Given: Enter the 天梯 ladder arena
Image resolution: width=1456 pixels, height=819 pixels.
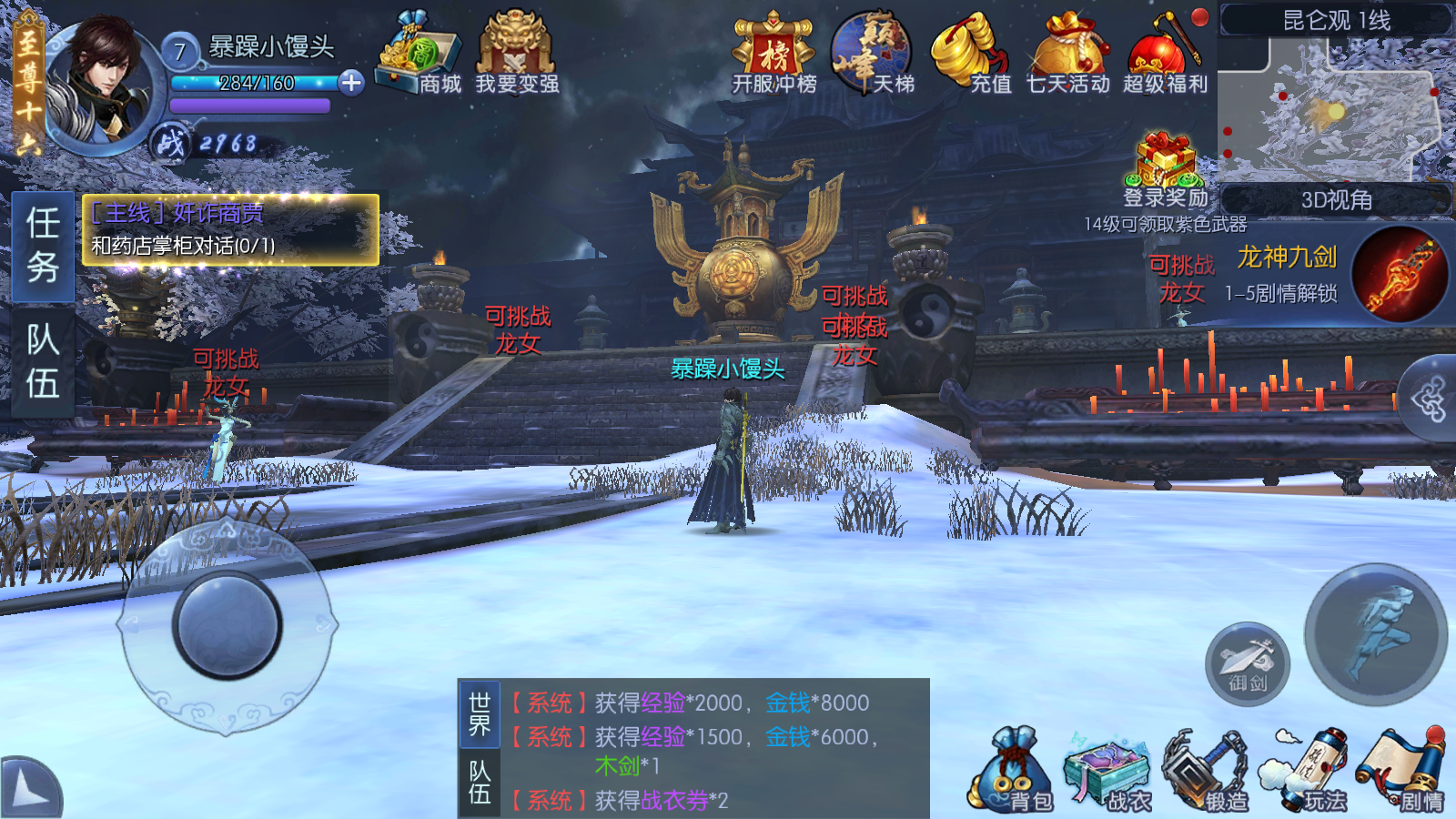Looking at the screenshot, I should 872,55.
